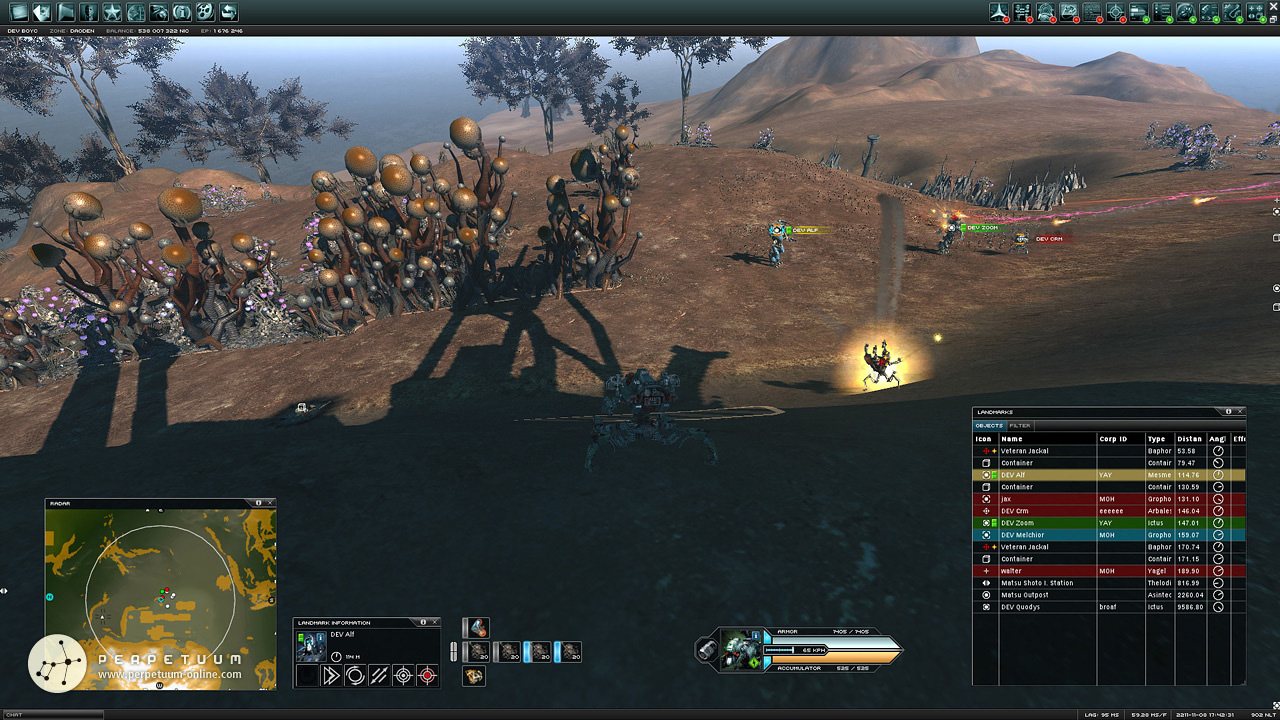The image size is (1280, 720).
Task: Select the Objects tab in Landmarks
Action: click(x=989, y=425)
